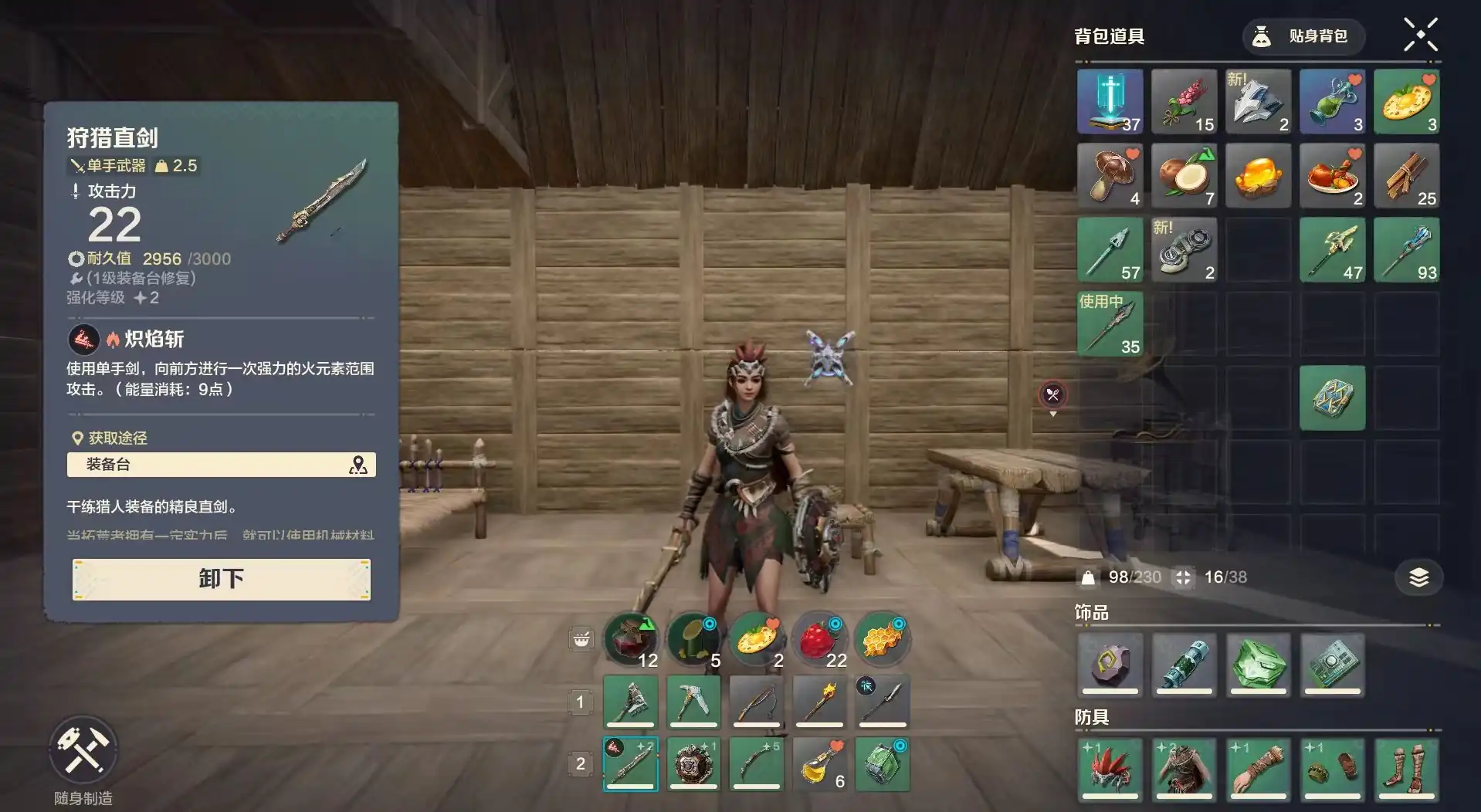Select the green gem accessory slot

(1258, 664)
